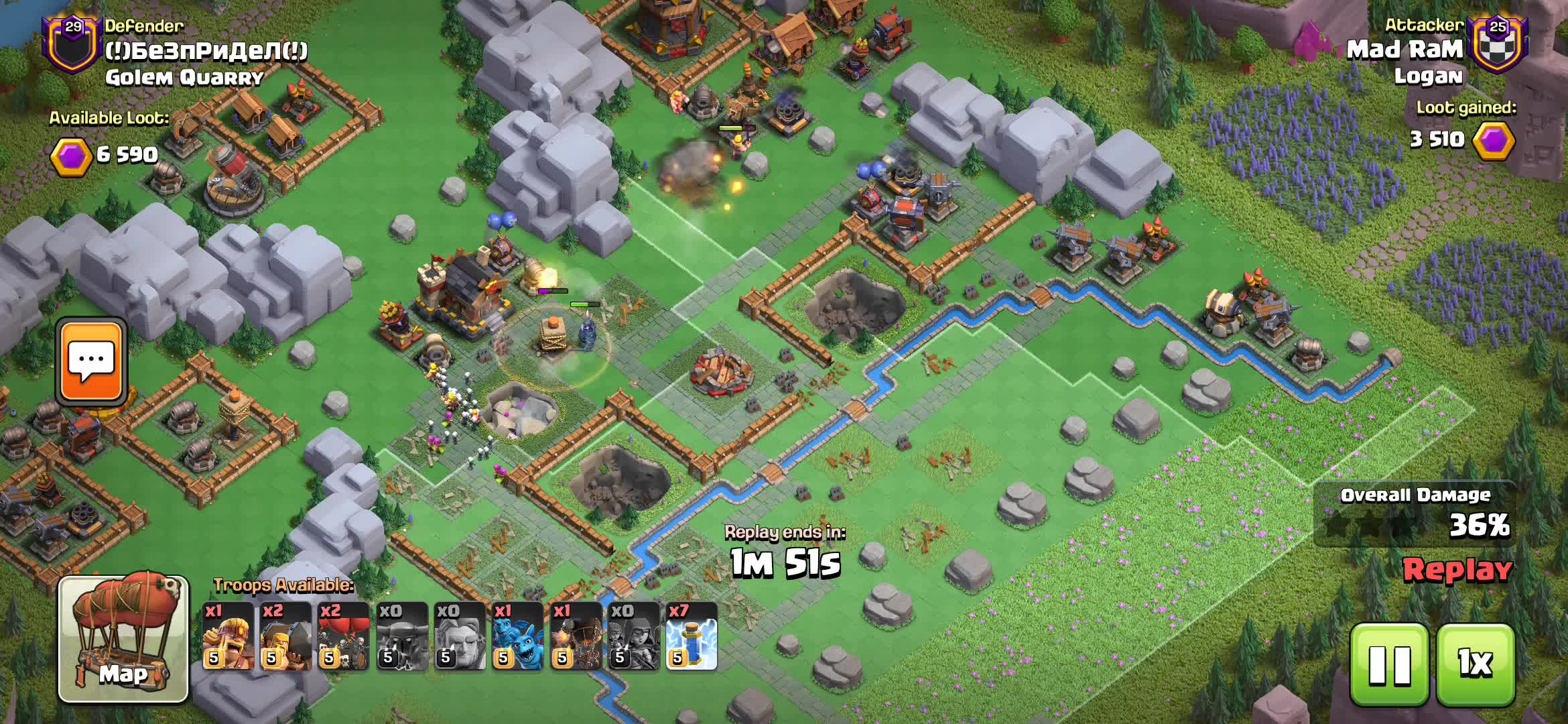Image resolution: width=1568 pixels, height=724 pixels.
Task: Open the airship Map button
Action: 123,638
